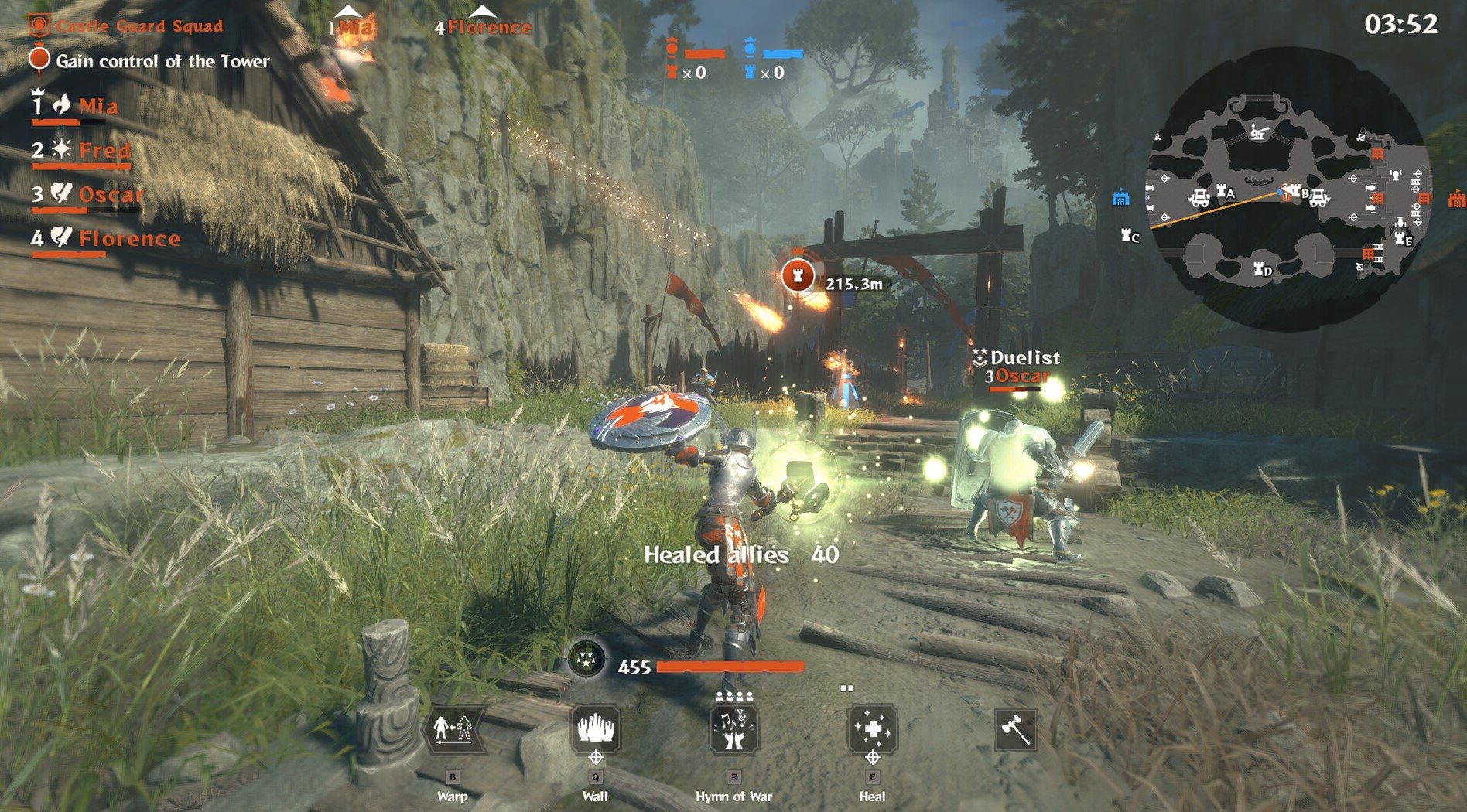Screen dimensions: 1467x812
Task: Select squad member Mia in the list
Action: coord(98,106)
